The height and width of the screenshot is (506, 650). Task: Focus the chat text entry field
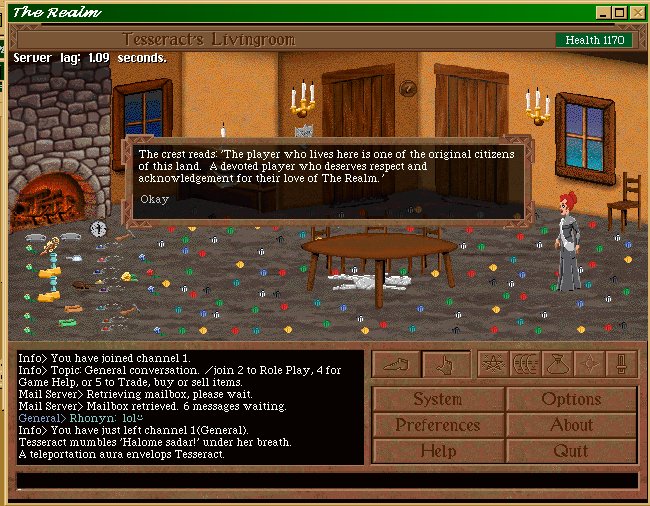tap(327, 481)
